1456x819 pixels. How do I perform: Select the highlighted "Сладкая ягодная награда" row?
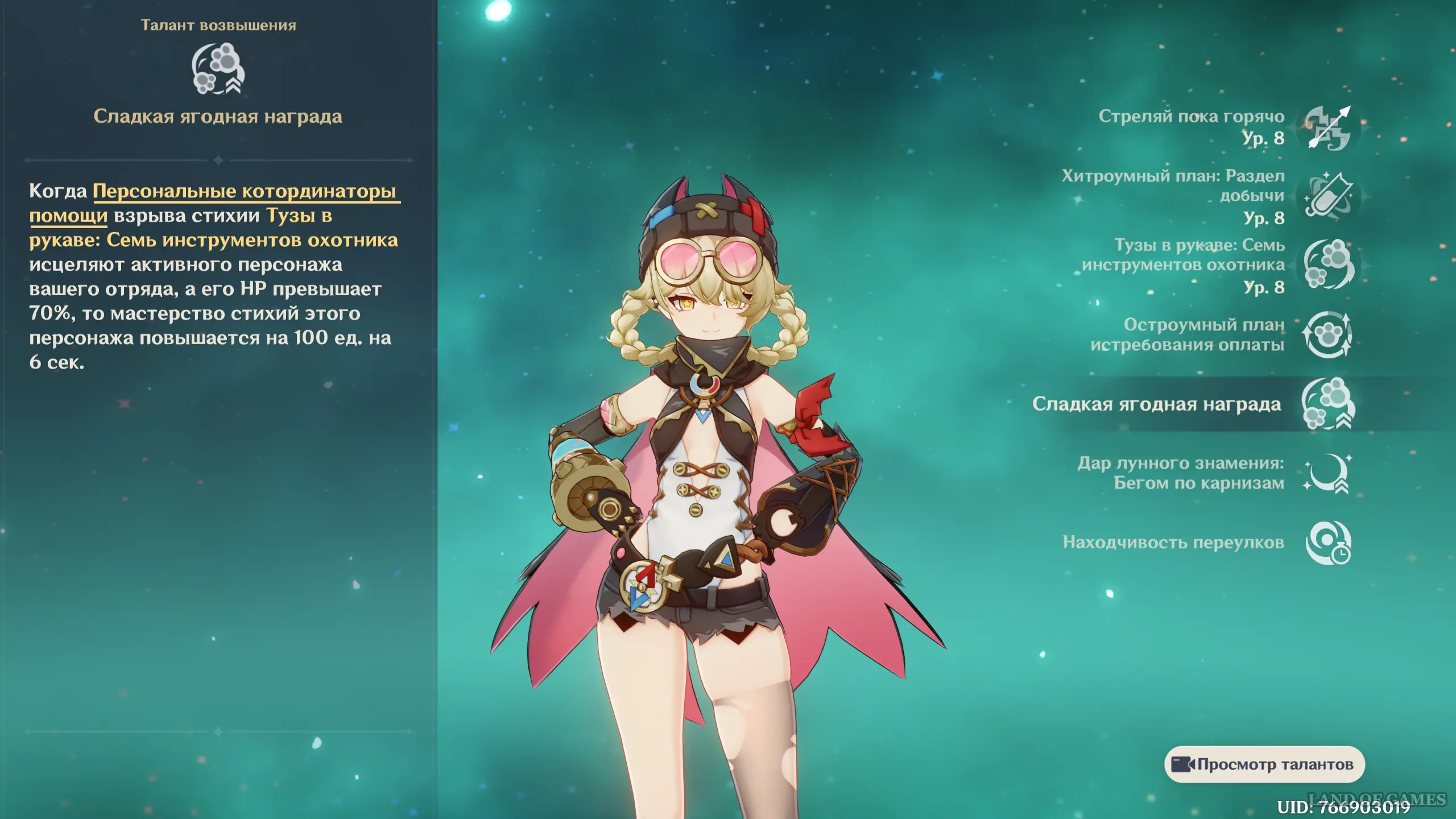click(1327, 404)
